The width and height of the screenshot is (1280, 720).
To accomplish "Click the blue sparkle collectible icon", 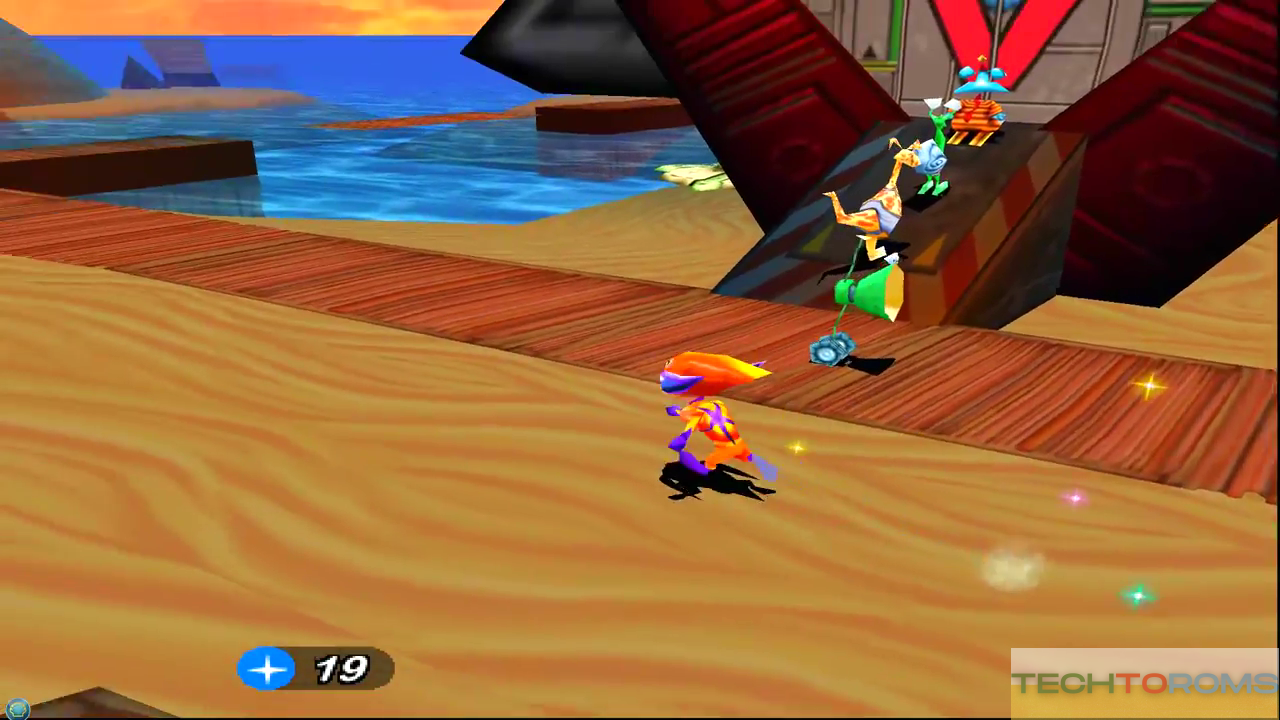I will [x=266, y=668].
